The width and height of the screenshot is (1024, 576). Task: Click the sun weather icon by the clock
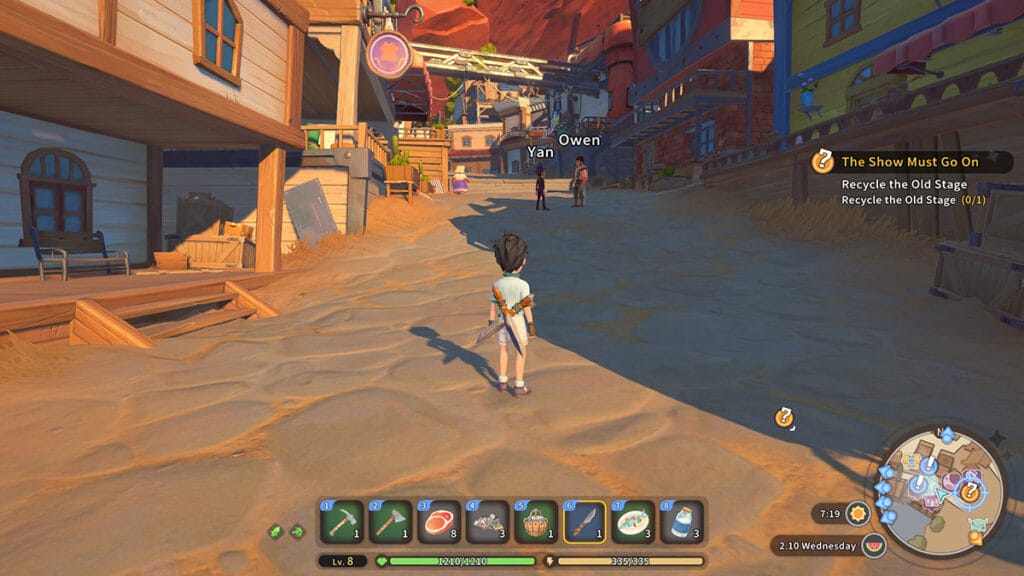coord(857,514)
